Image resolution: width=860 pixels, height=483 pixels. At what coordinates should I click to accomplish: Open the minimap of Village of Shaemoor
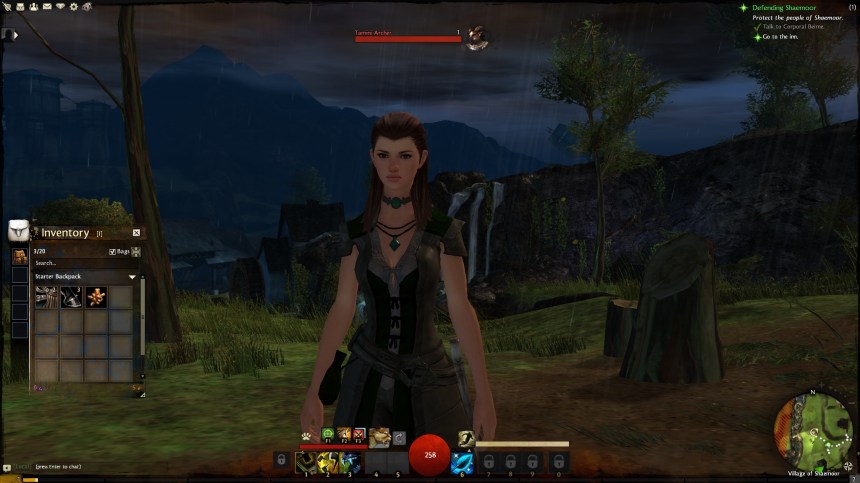(813, 431)
